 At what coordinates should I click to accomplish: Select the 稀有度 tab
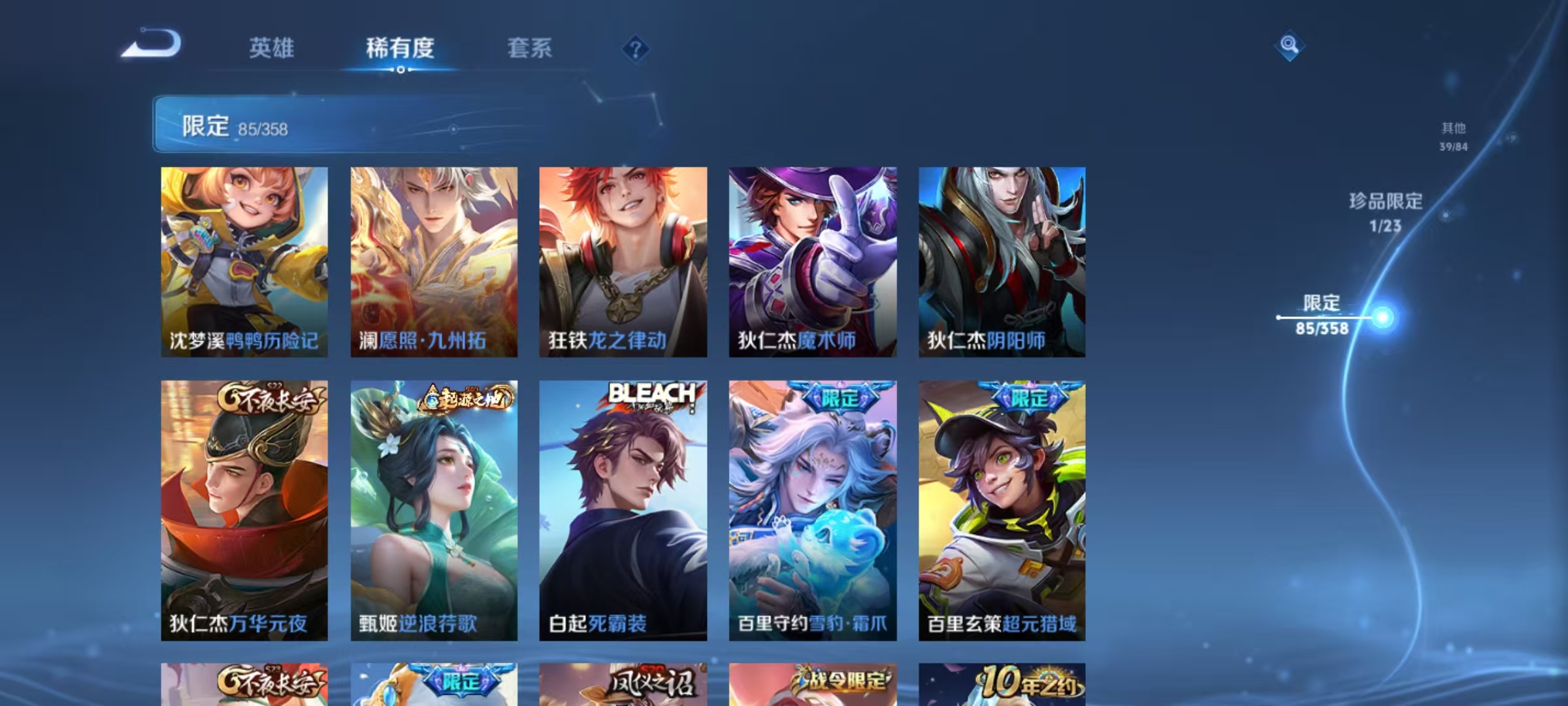click(x=401, y=49)
